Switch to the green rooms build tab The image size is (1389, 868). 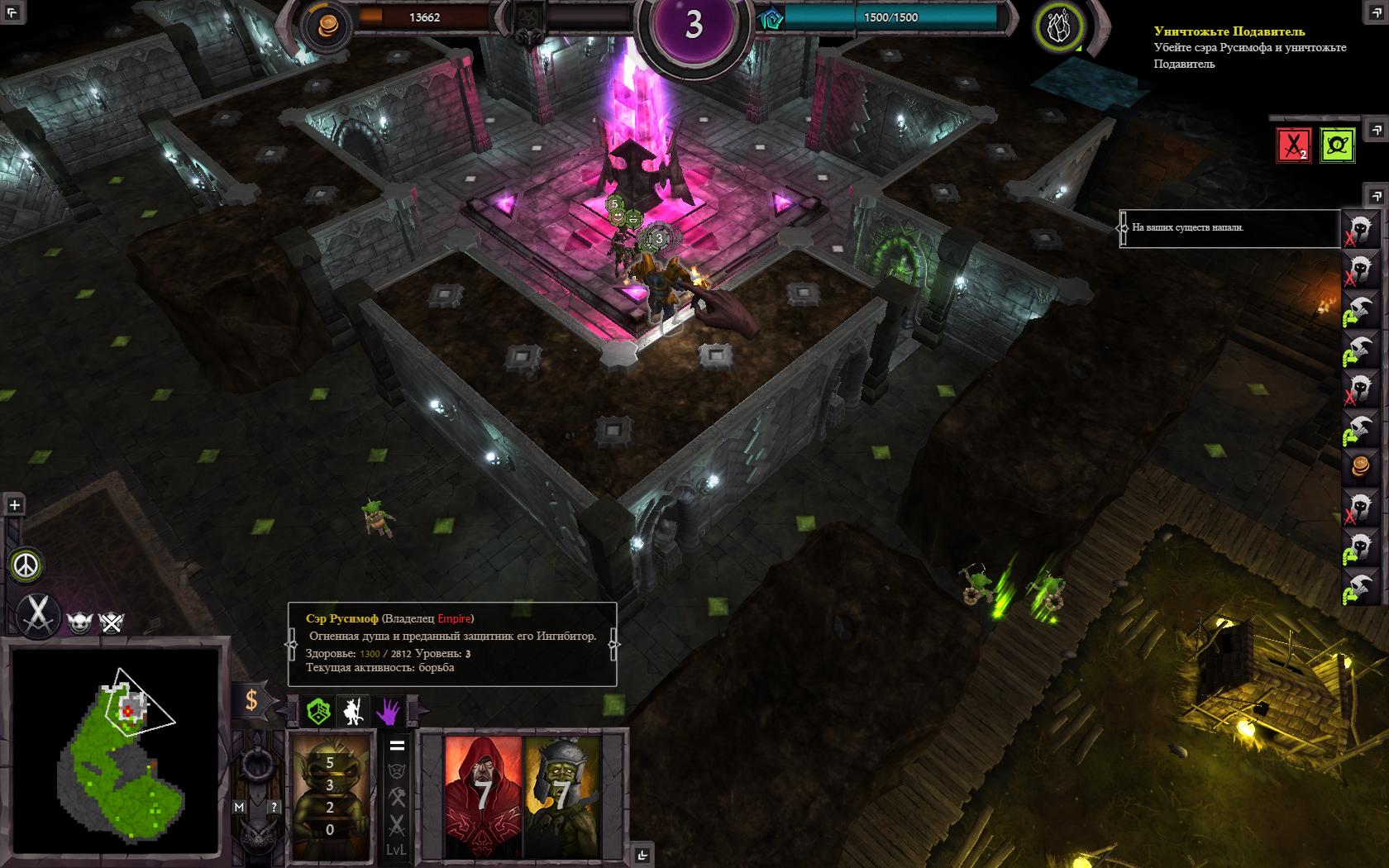pyautogui.click(x=318, y=711)
